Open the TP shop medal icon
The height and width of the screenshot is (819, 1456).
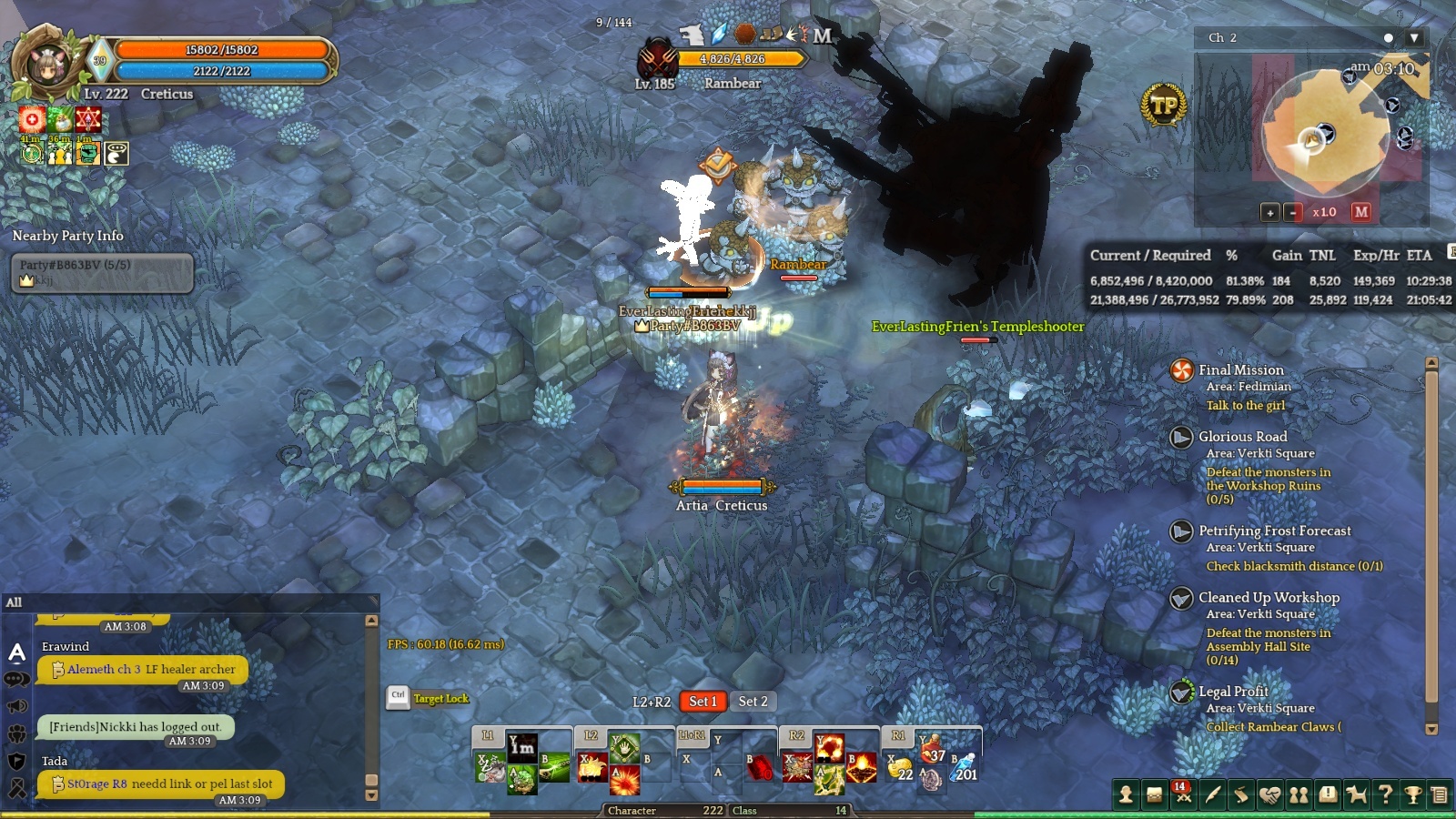(x=1164, y=106)
